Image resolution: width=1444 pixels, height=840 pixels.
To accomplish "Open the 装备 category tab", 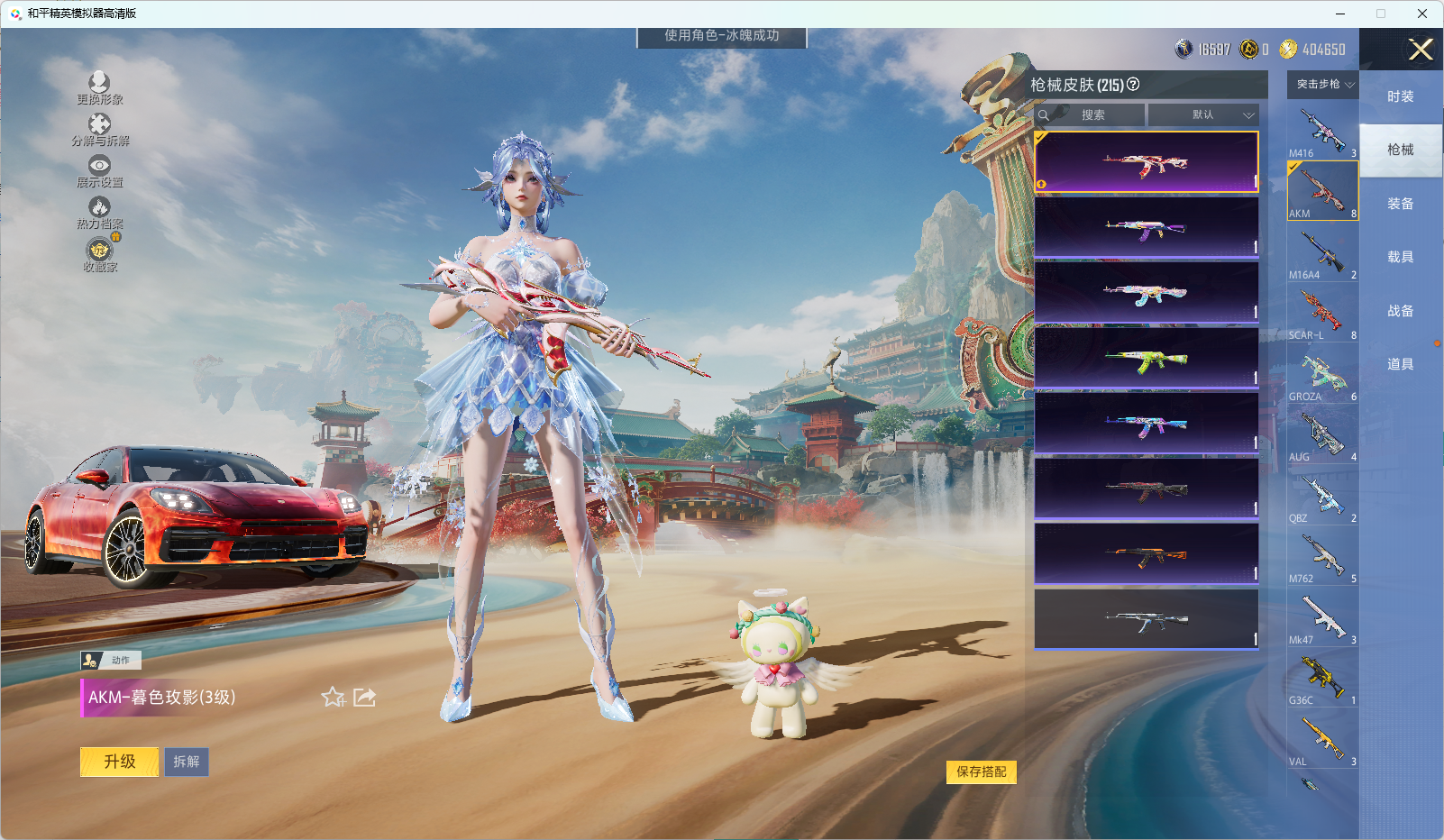I will pos(1400,204).
